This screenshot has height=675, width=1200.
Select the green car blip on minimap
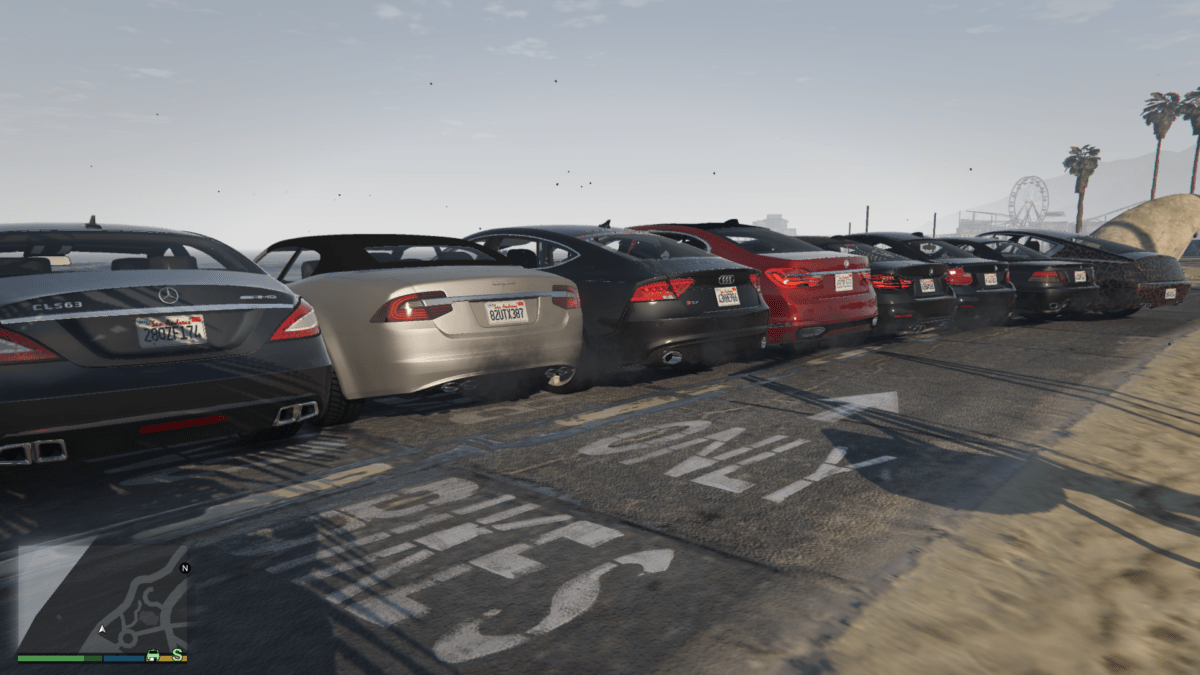coord(153,655)
